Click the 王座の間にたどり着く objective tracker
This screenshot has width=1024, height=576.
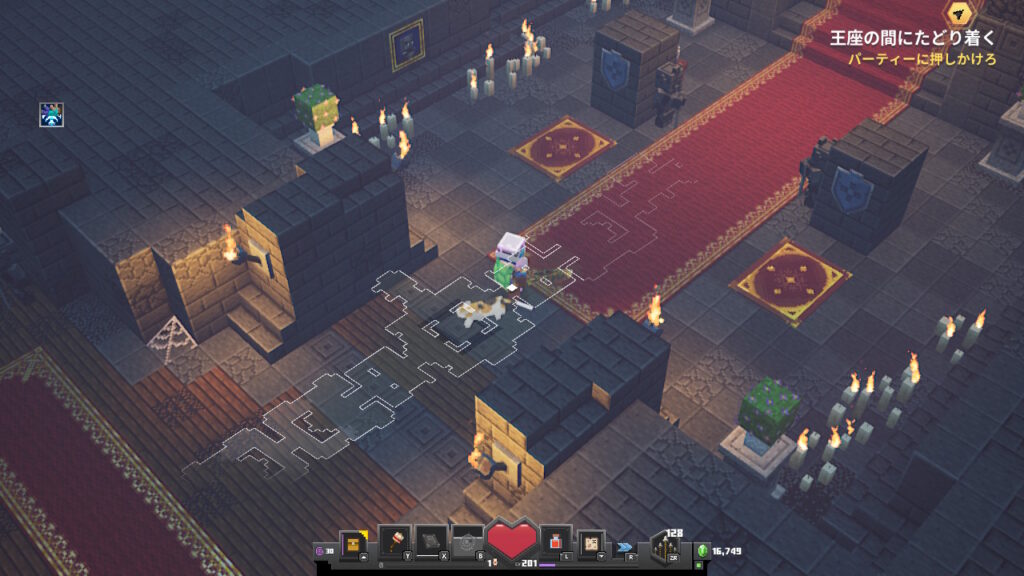[913, 39]
